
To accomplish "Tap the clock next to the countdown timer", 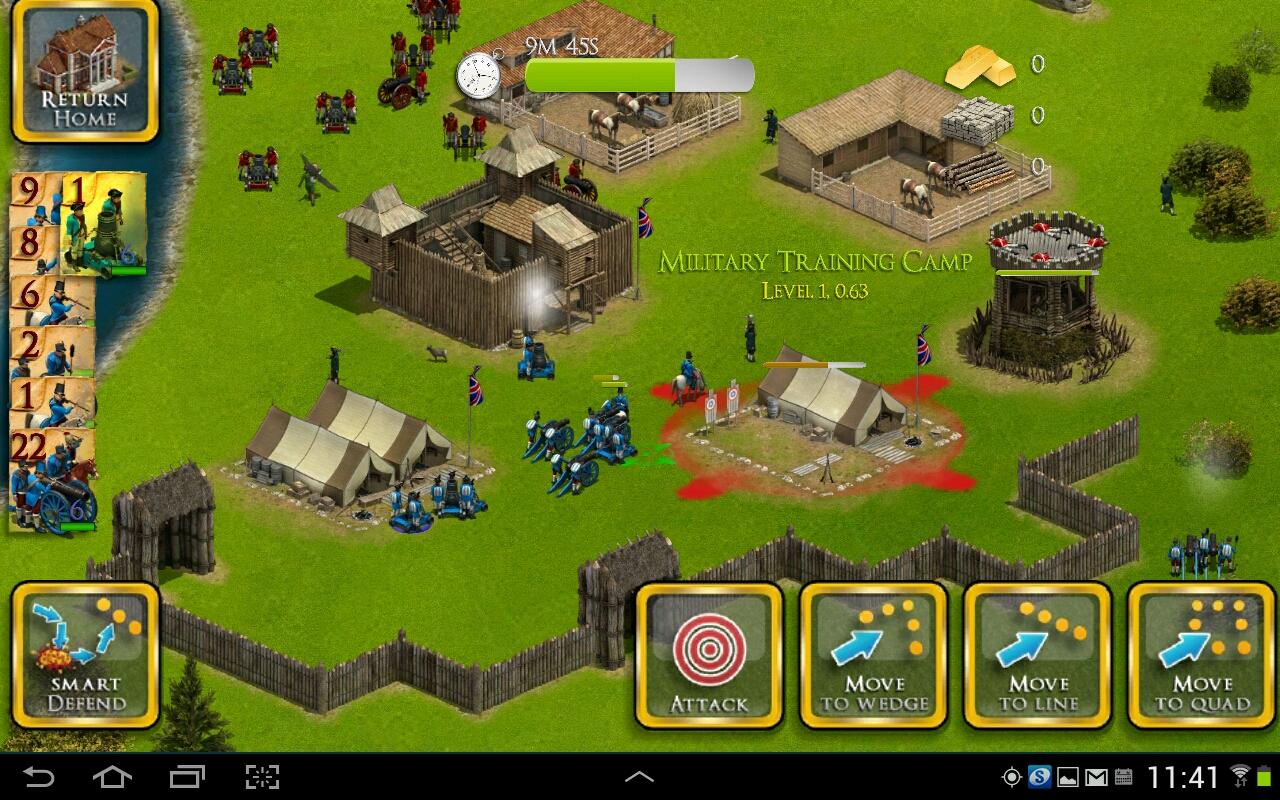I will 478,73.
